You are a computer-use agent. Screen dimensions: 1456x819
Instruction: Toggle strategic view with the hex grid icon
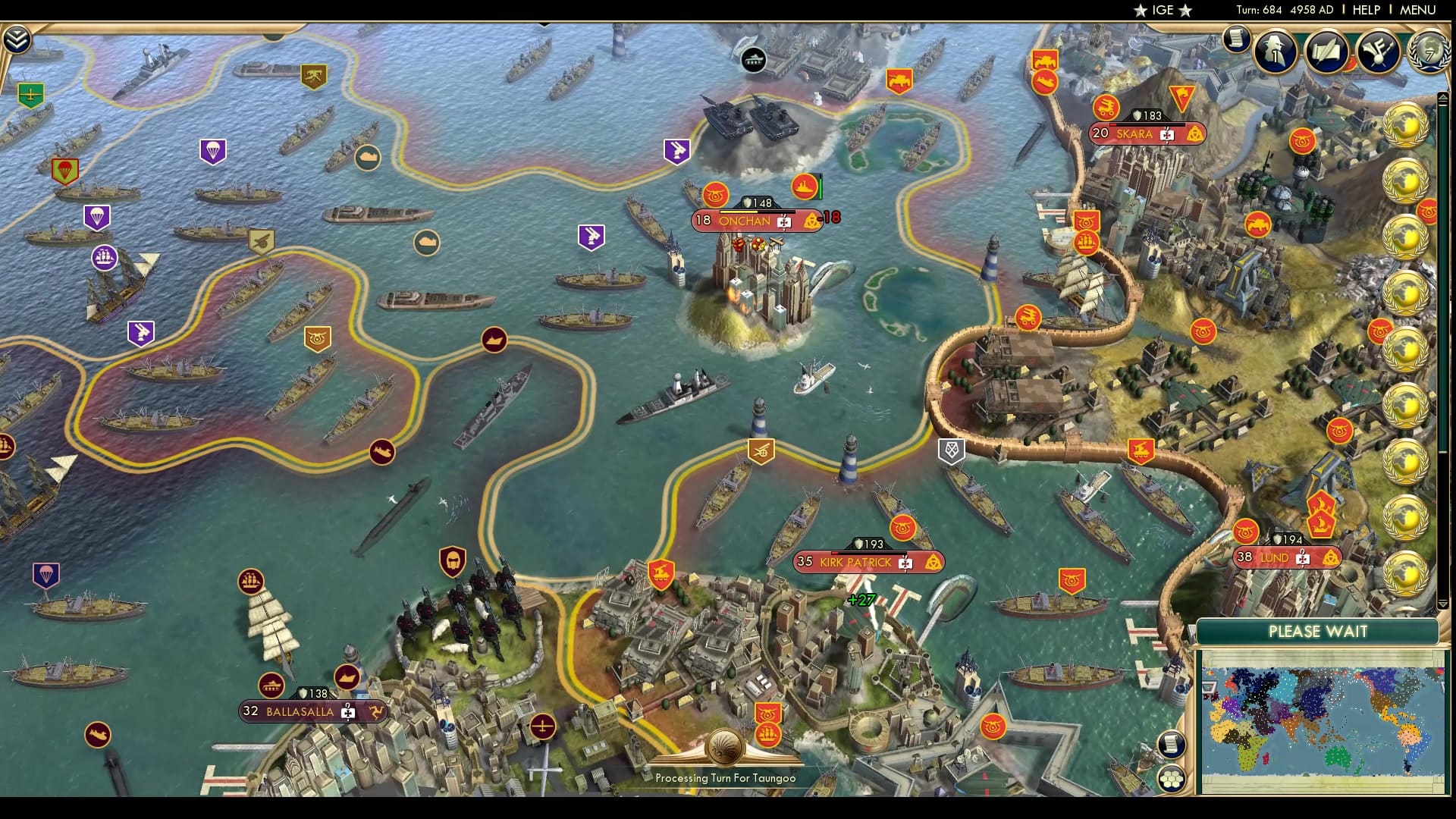click(x=1172, y=779)
